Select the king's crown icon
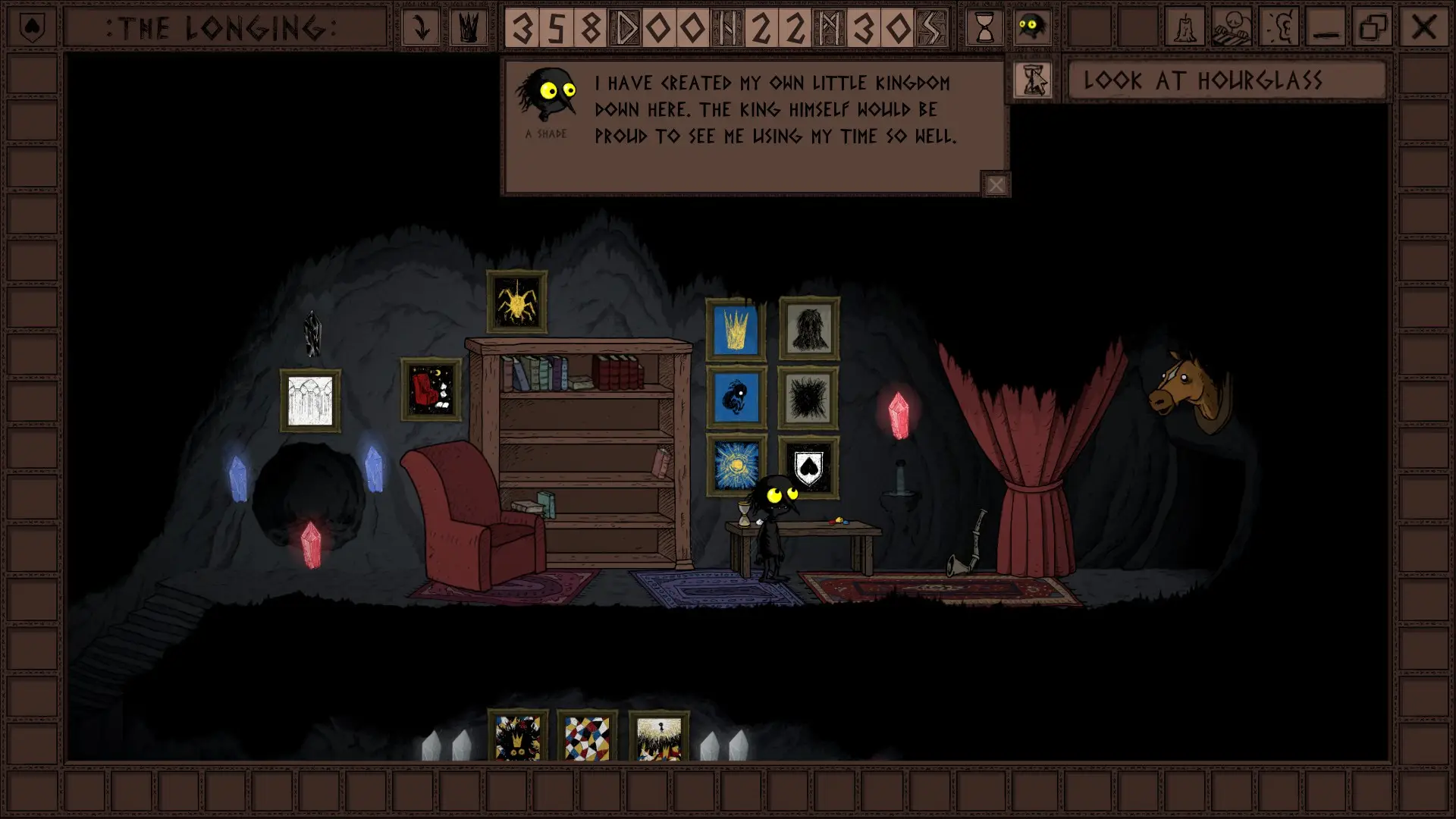This screenshot has height=819, width=1456. [x=469, y=28]
